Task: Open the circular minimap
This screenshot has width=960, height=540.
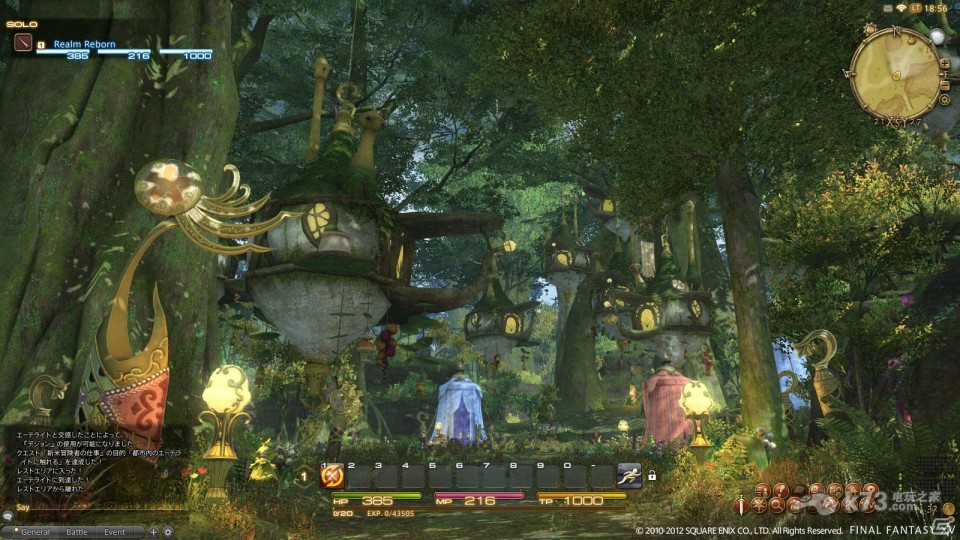Action: click(894, 72)
